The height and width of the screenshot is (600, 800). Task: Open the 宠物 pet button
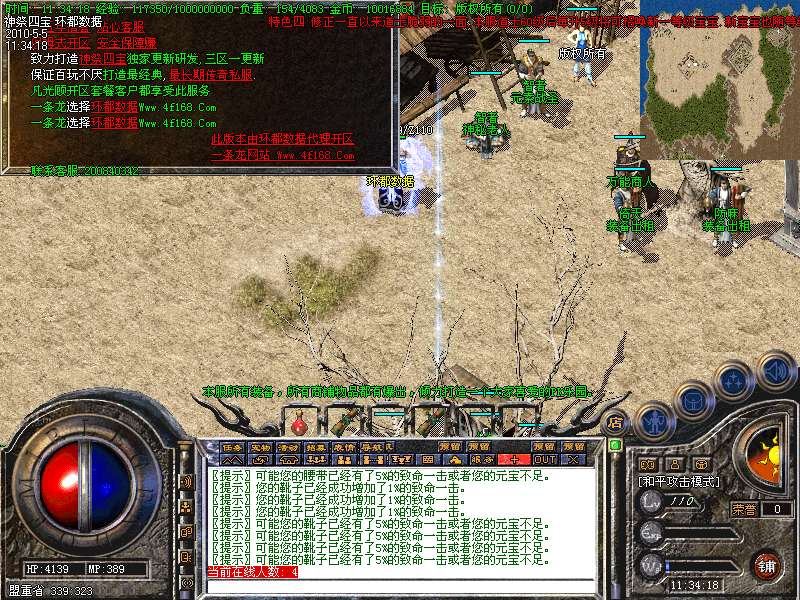(x=260, y=447)
